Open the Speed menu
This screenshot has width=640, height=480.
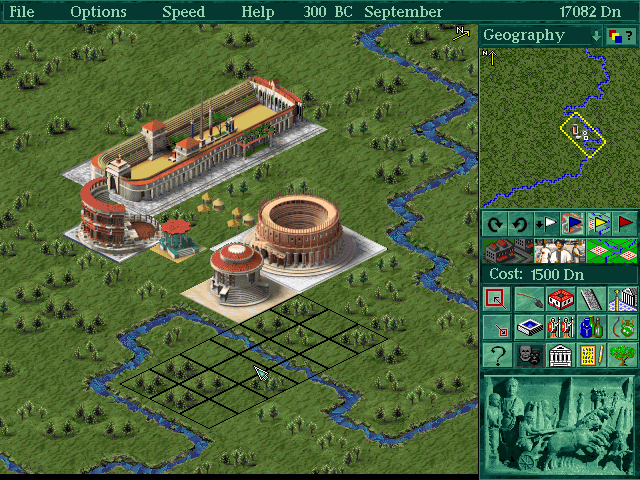[x=183, y=12]
